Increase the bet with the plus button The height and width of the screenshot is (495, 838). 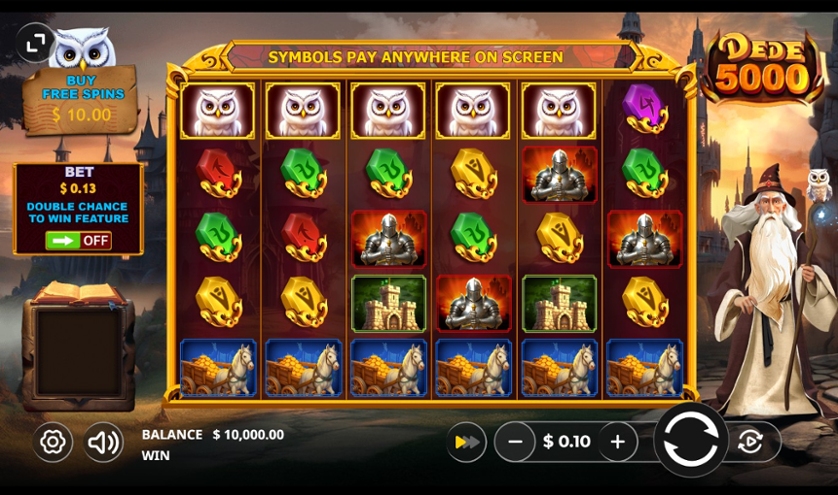(x=618, y=441)
